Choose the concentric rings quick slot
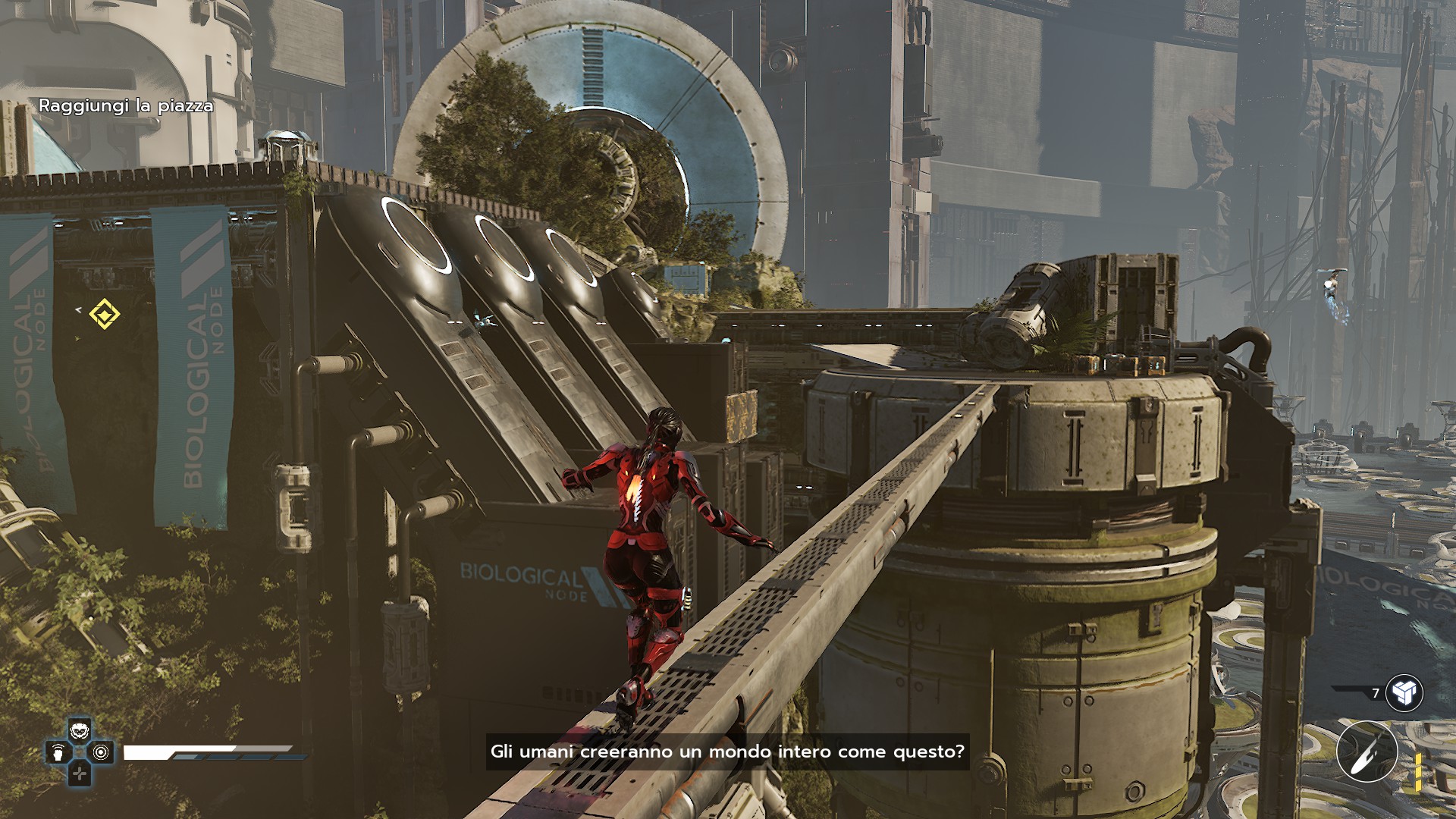The image size is (1456, 819). pos(101,752)
